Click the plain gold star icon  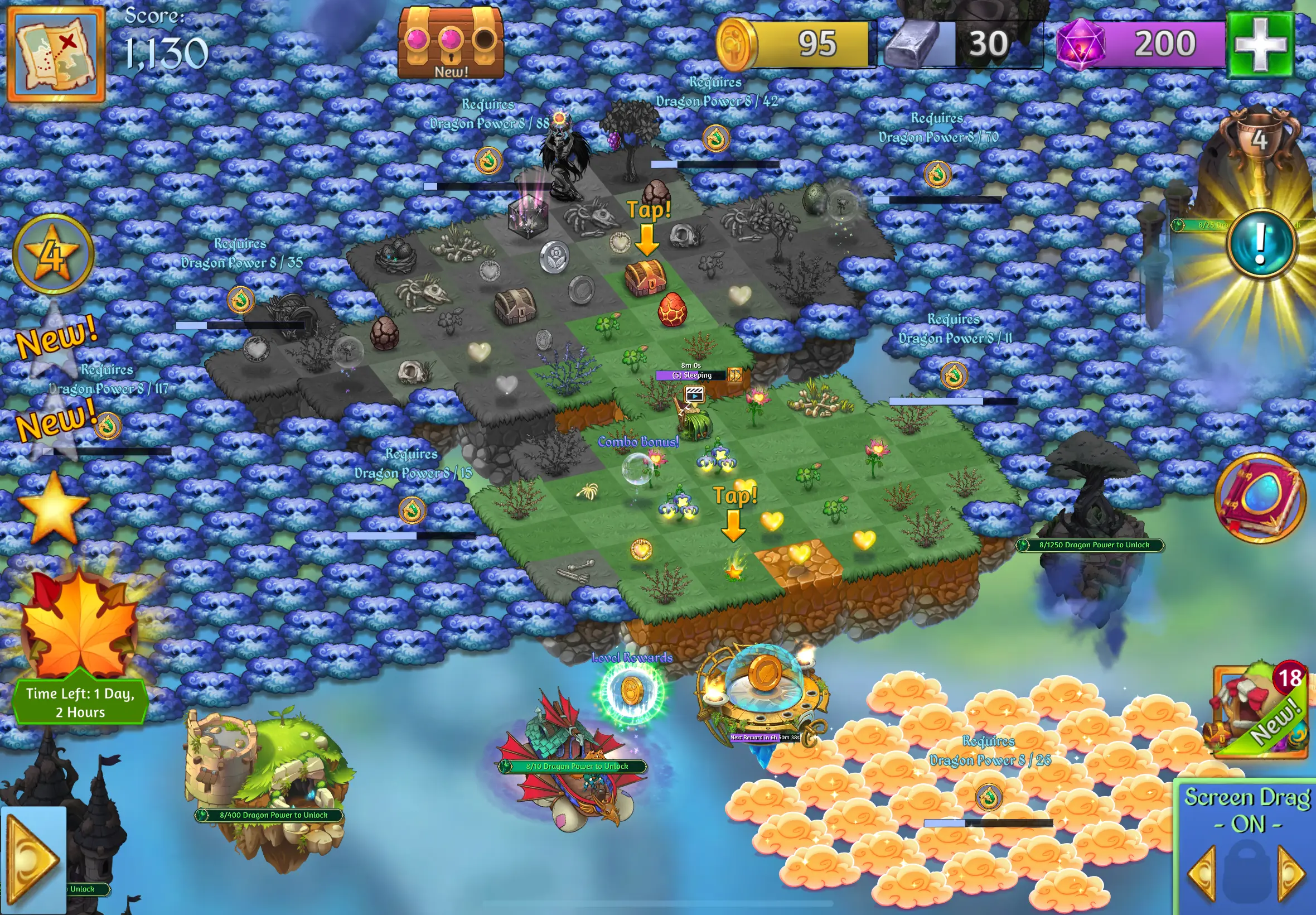(x=54, y=507)
